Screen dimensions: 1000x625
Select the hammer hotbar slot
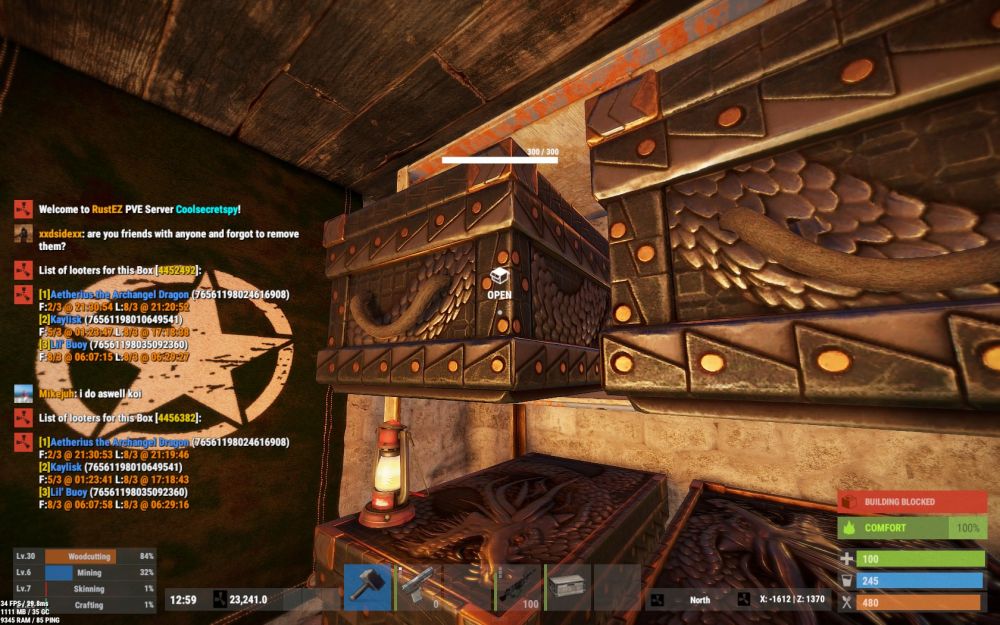click(x=367, y=587)
